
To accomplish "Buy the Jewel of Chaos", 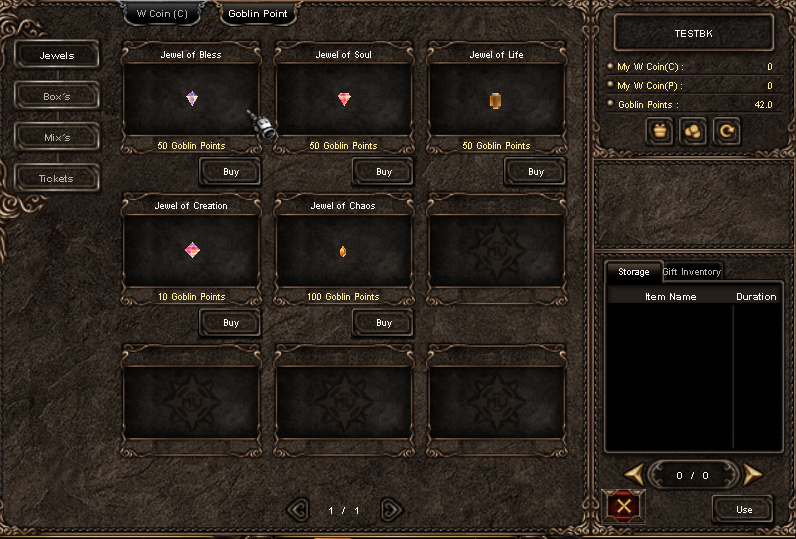I will (x=384, y=323).
